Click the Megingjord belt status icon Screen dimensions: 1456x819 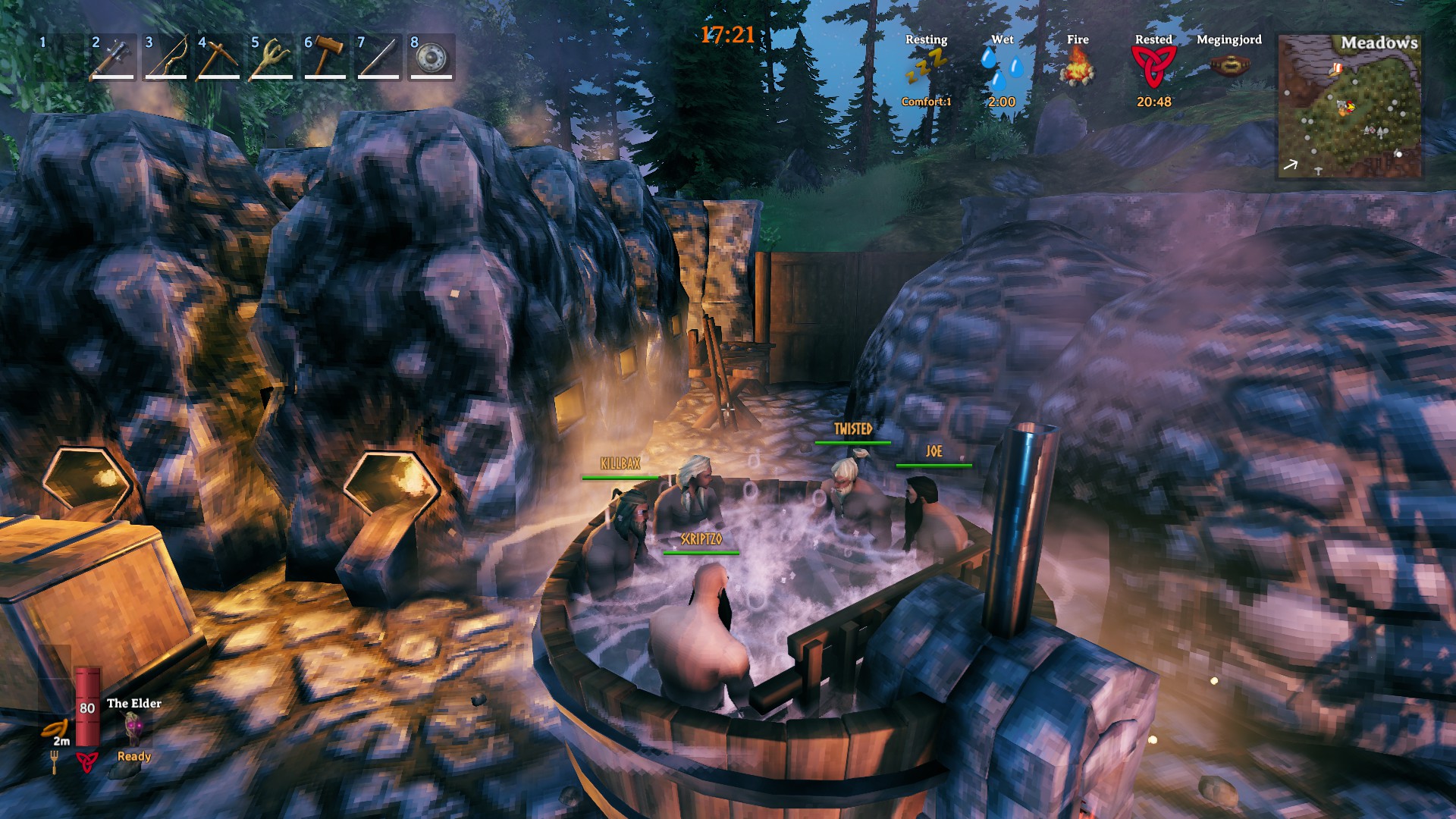click(1231, 64)
